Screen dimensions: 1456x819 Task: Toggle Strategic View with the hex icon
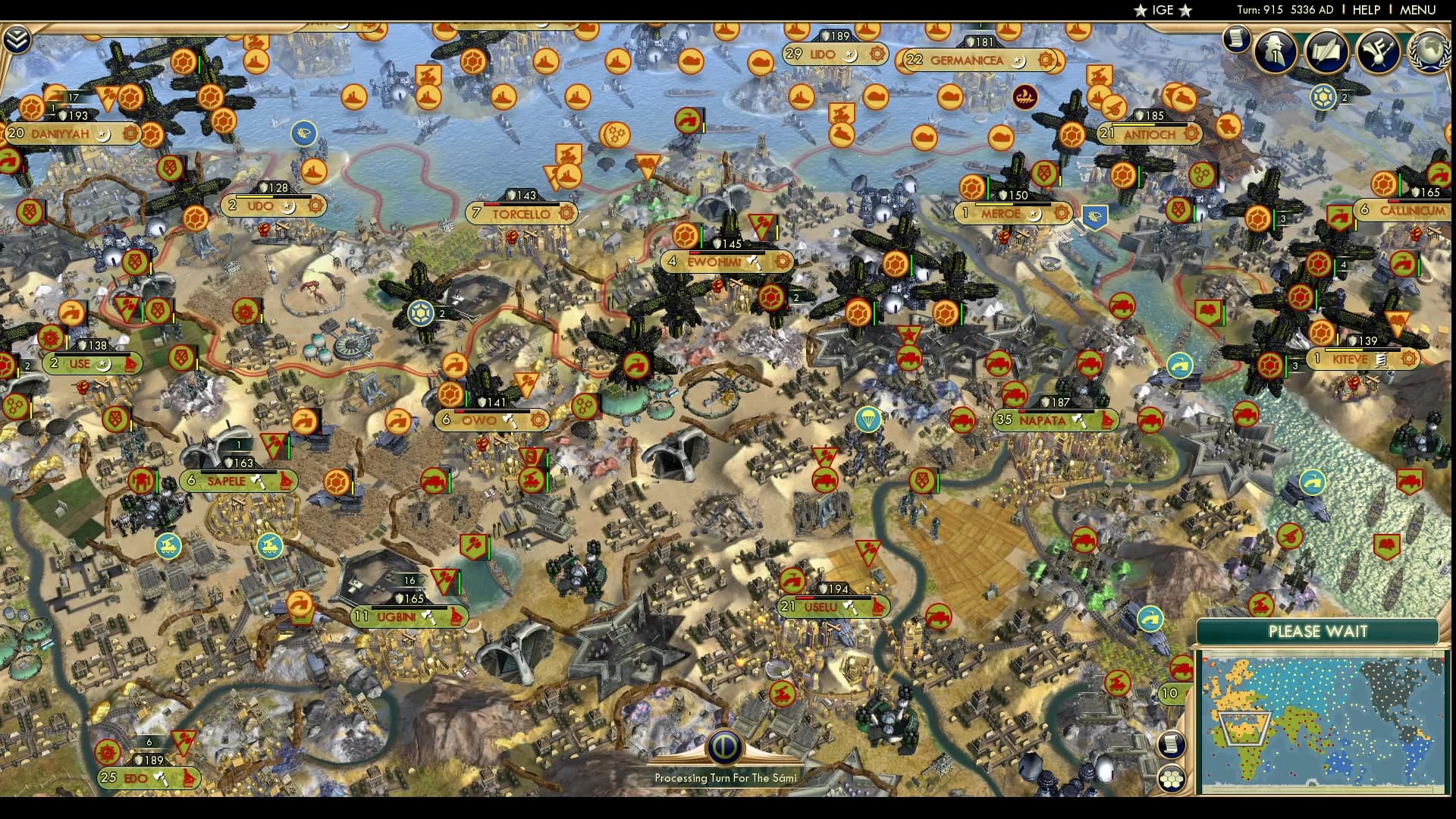1171,778
